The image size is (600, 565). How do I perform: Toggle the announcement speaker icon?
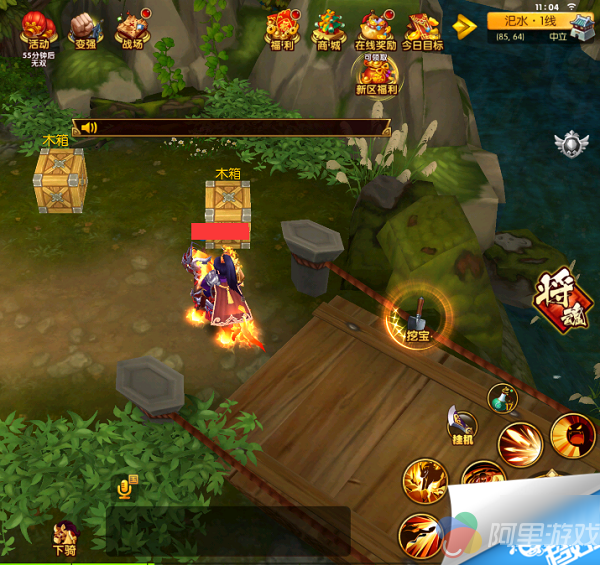coord(89,127)
